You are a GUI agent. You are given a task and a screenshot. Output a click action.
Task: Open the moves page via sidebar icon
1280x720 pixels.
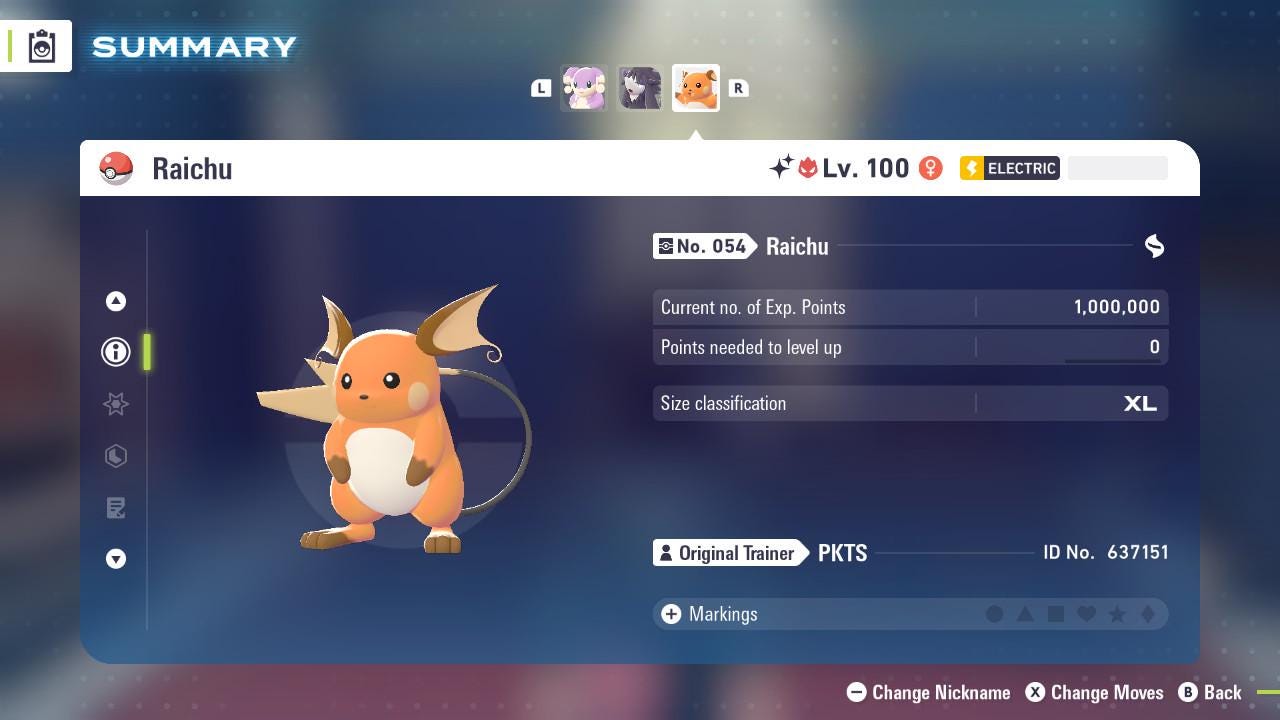click(116, 456)
